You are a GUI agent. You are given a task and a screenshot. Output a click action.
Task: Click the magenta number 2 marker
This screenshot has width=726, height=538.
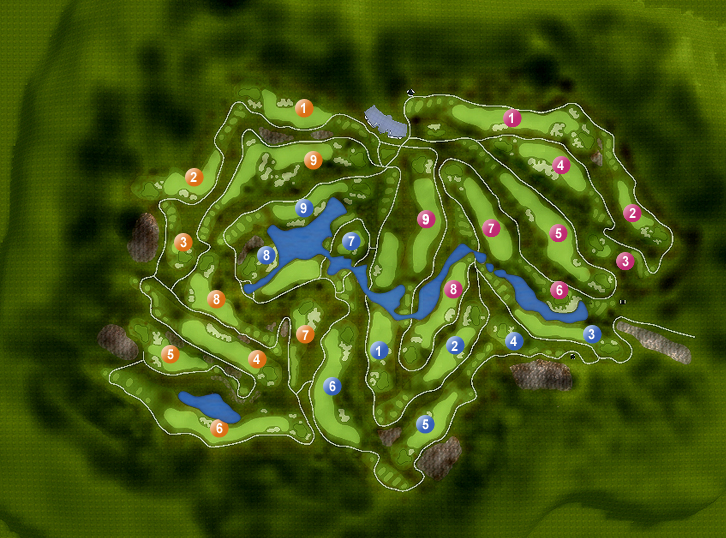pyautogui.click(x=631, y=212)
